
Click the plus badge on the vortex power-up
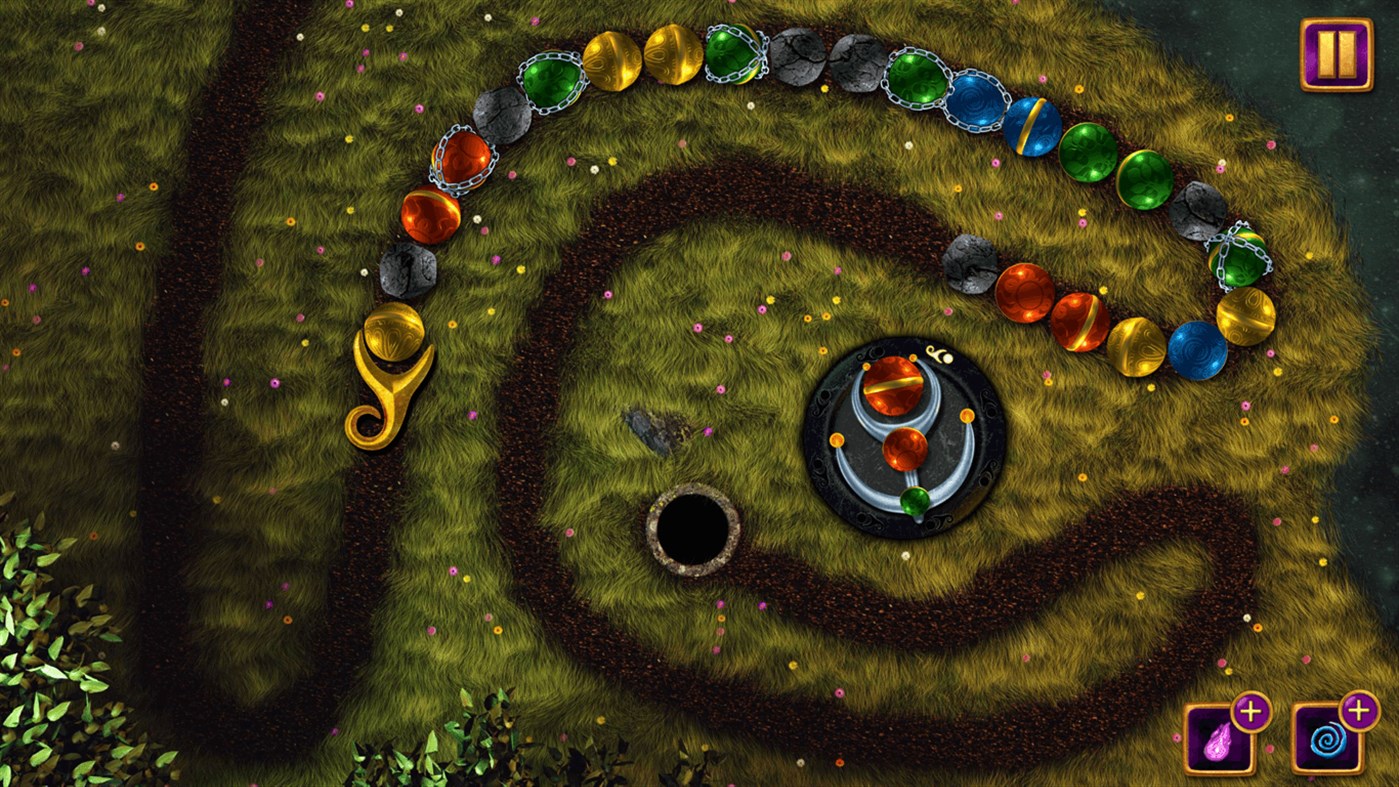click(1358, 708)
